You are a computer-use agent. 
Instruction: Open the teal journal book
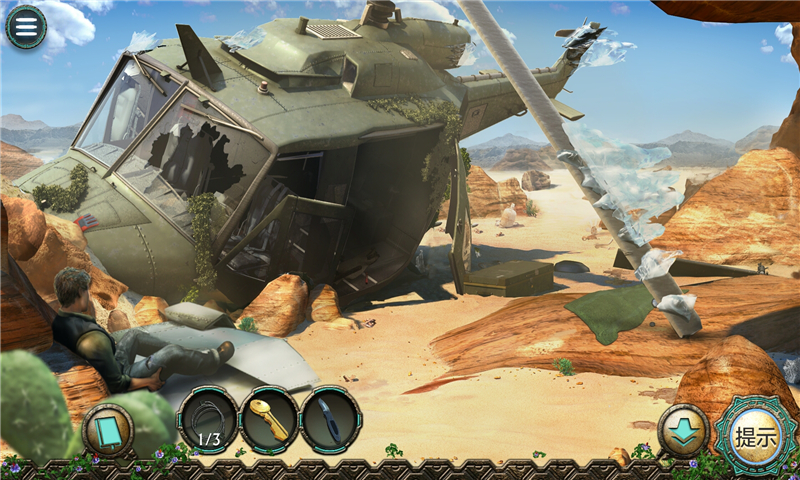tap(107, 430)
